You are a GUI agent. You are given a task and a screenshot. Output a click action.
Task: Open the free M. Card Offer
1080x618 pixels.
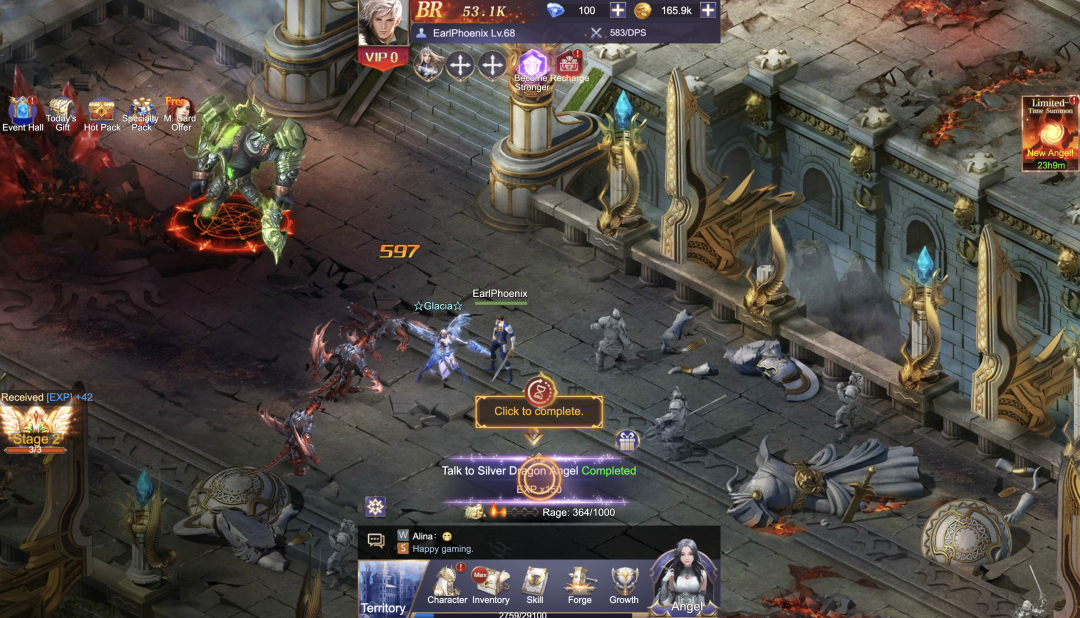181,112
